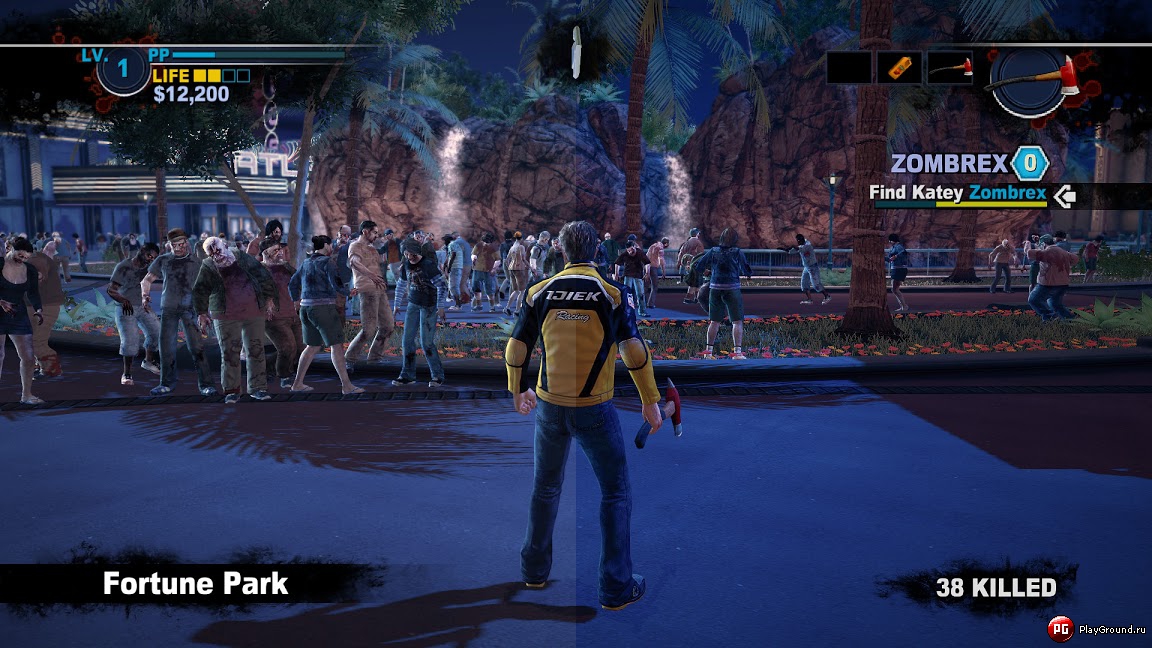Click the white objective direction arrow
1152x648 pixels.
tap(1064, 195)
